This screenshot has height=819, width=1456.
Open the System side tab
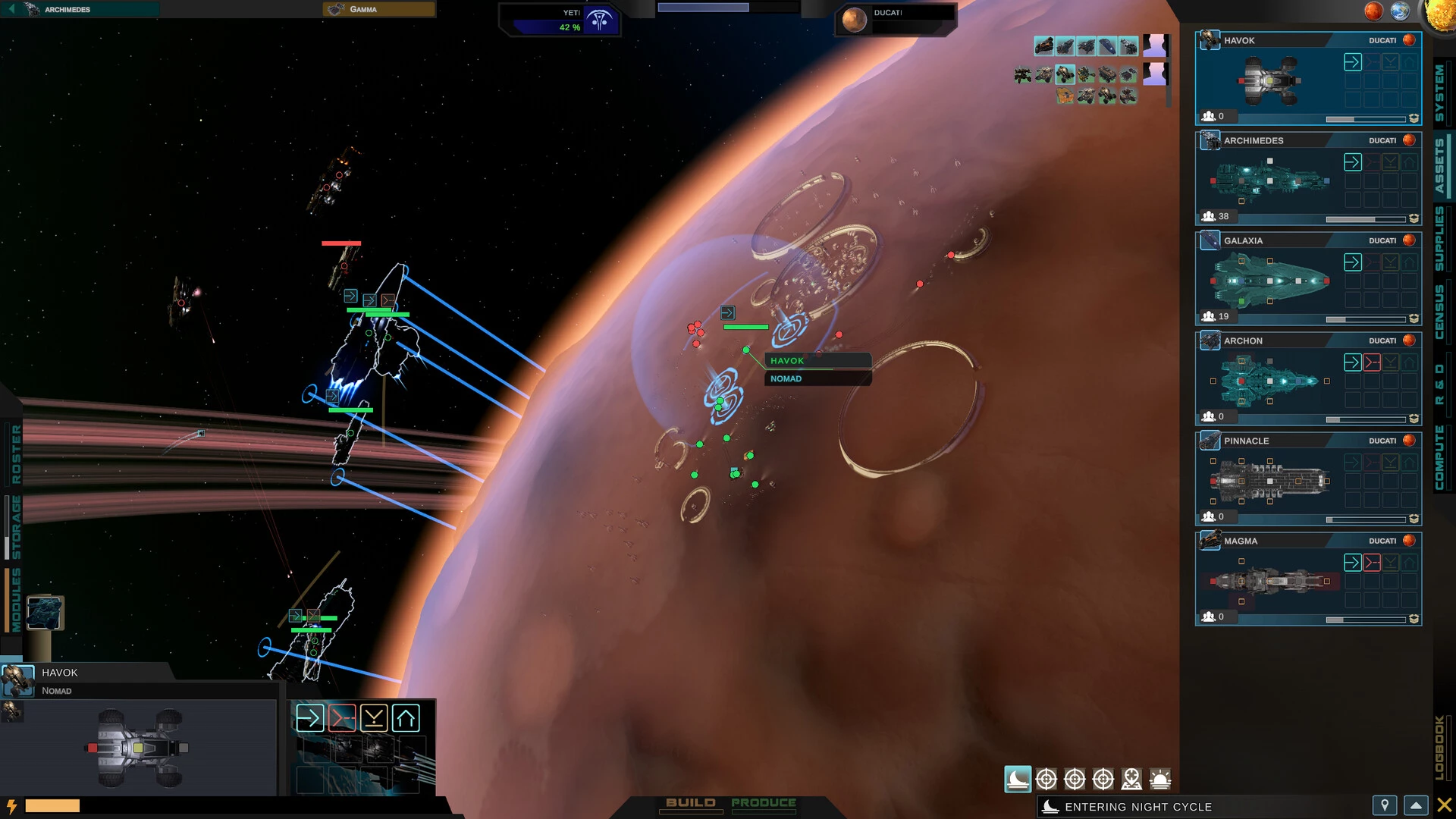coord(1439,93)
